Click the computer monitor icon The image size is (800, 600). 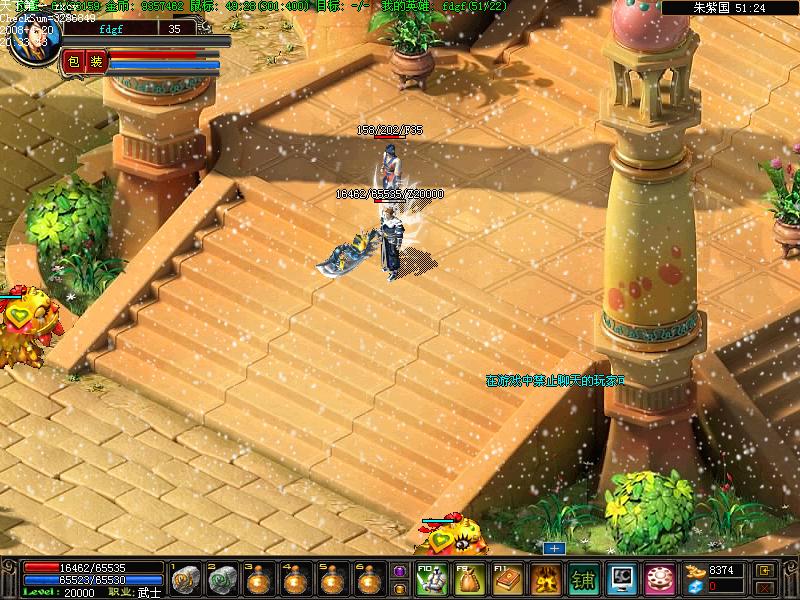621,579
